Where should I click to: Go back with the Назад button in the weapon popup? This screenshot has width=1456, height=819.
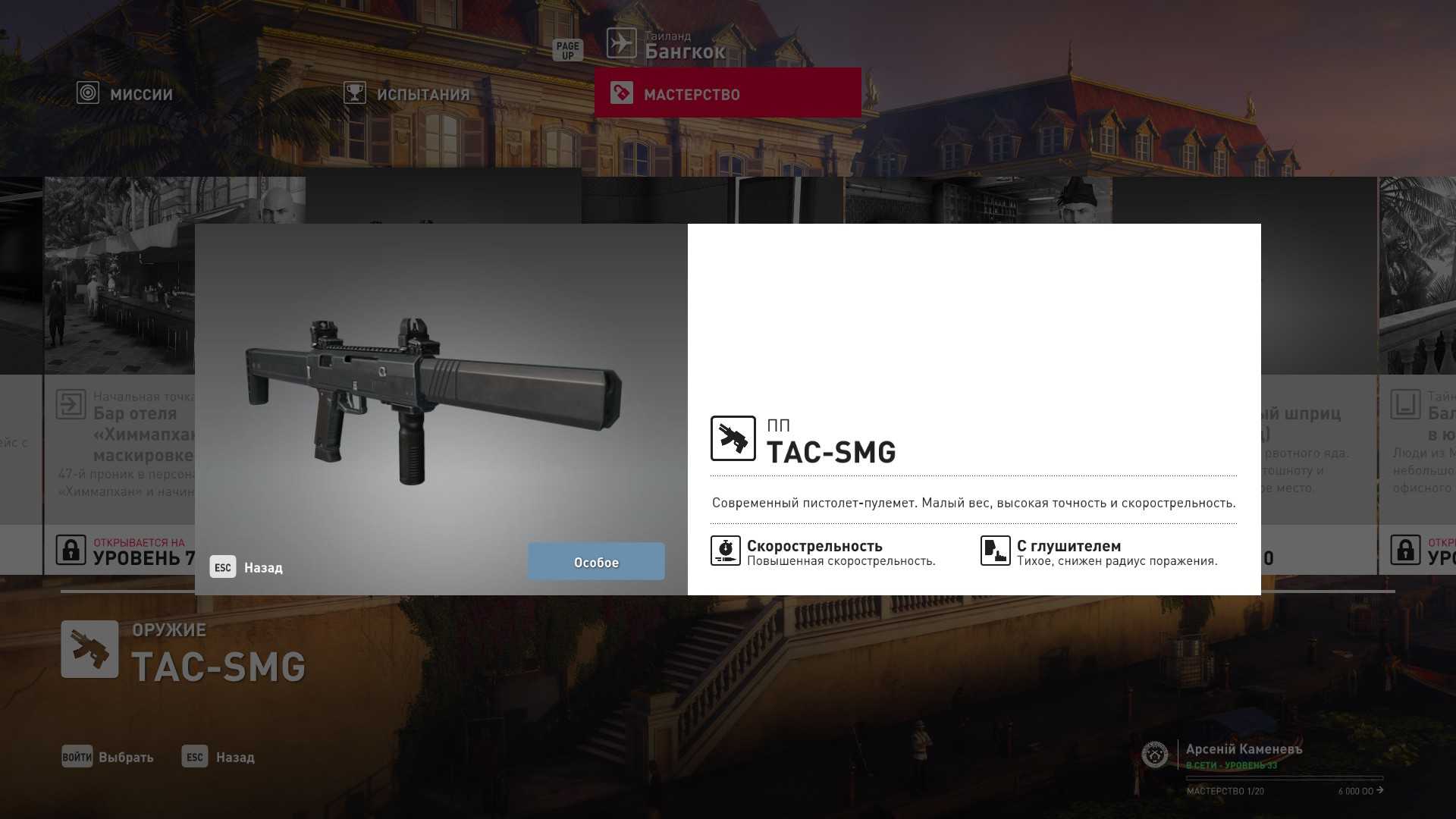(x=247, y=567)
